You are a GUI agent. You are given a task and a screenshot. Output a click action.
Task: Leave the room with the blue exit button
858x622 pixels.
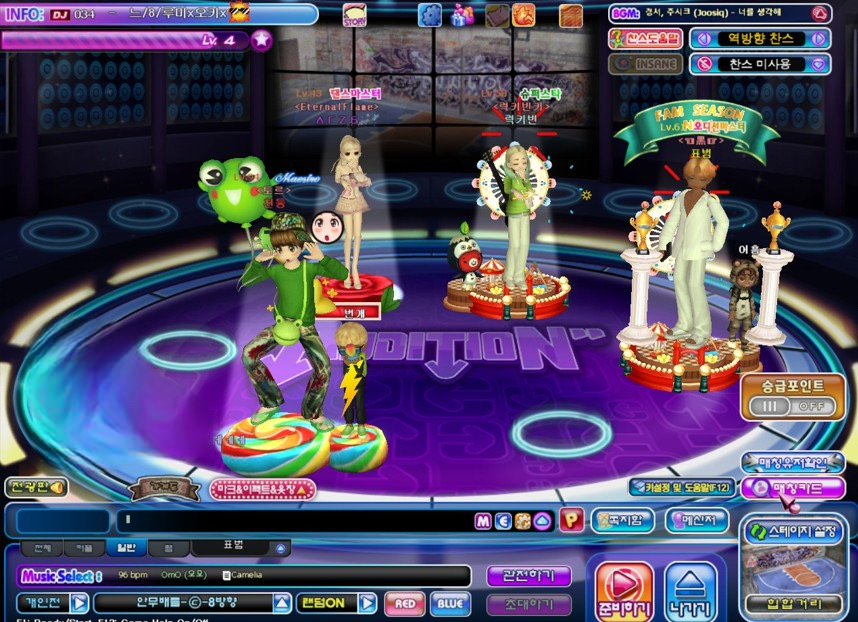coord(690,590)
